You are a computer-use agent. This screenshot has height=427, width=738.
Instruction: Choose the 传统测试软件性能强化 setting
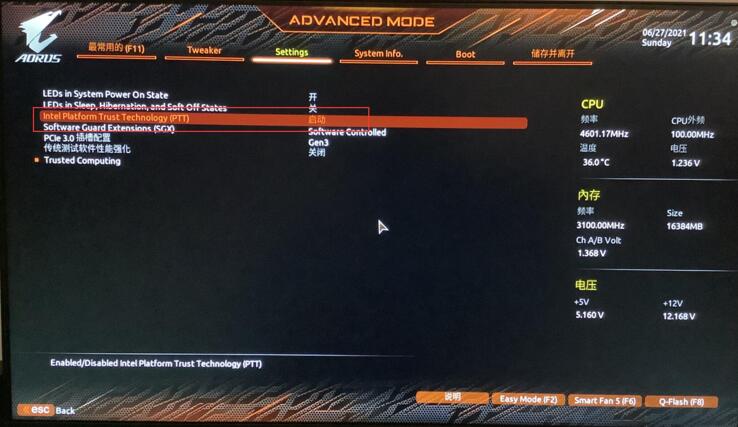(86, 149)
